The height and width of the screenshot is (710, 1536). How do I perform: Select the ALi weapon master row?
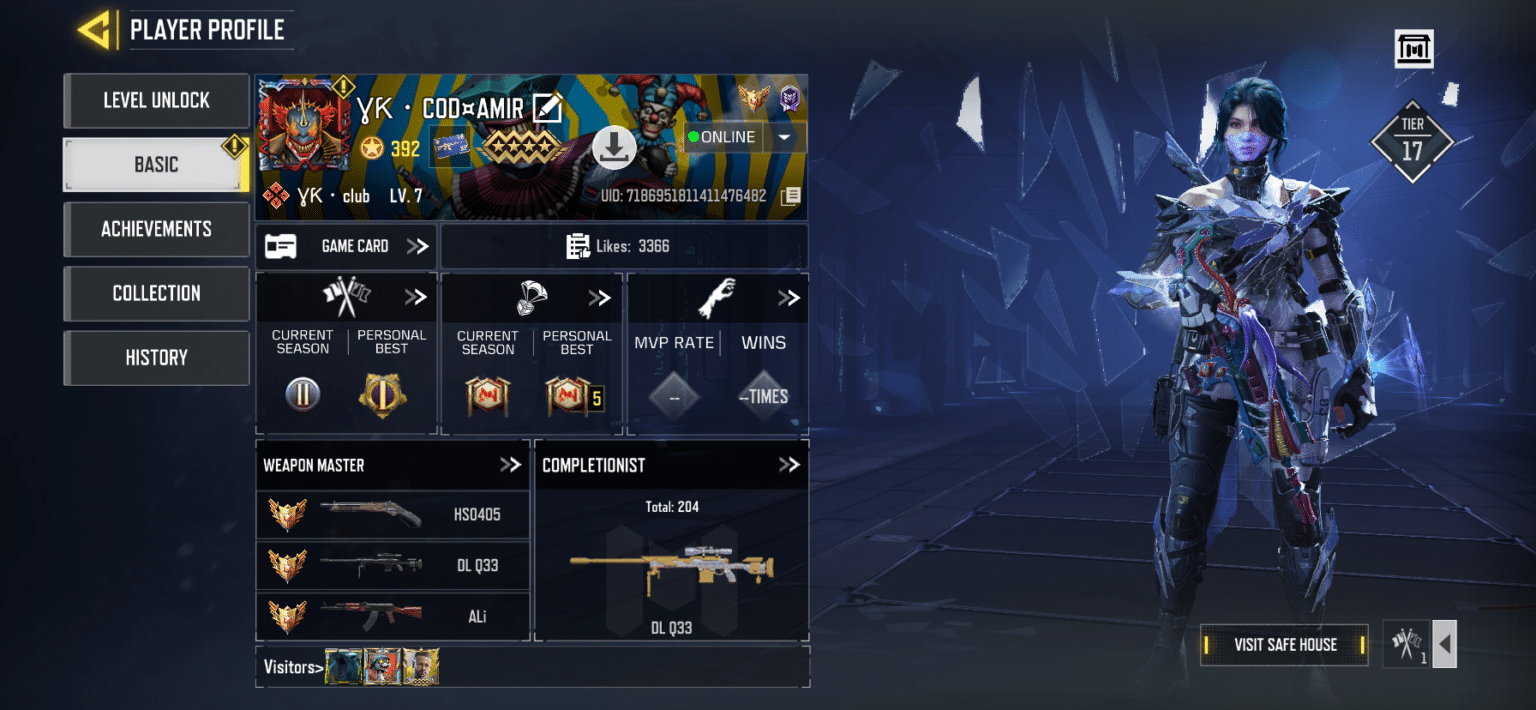pos(393,616)
